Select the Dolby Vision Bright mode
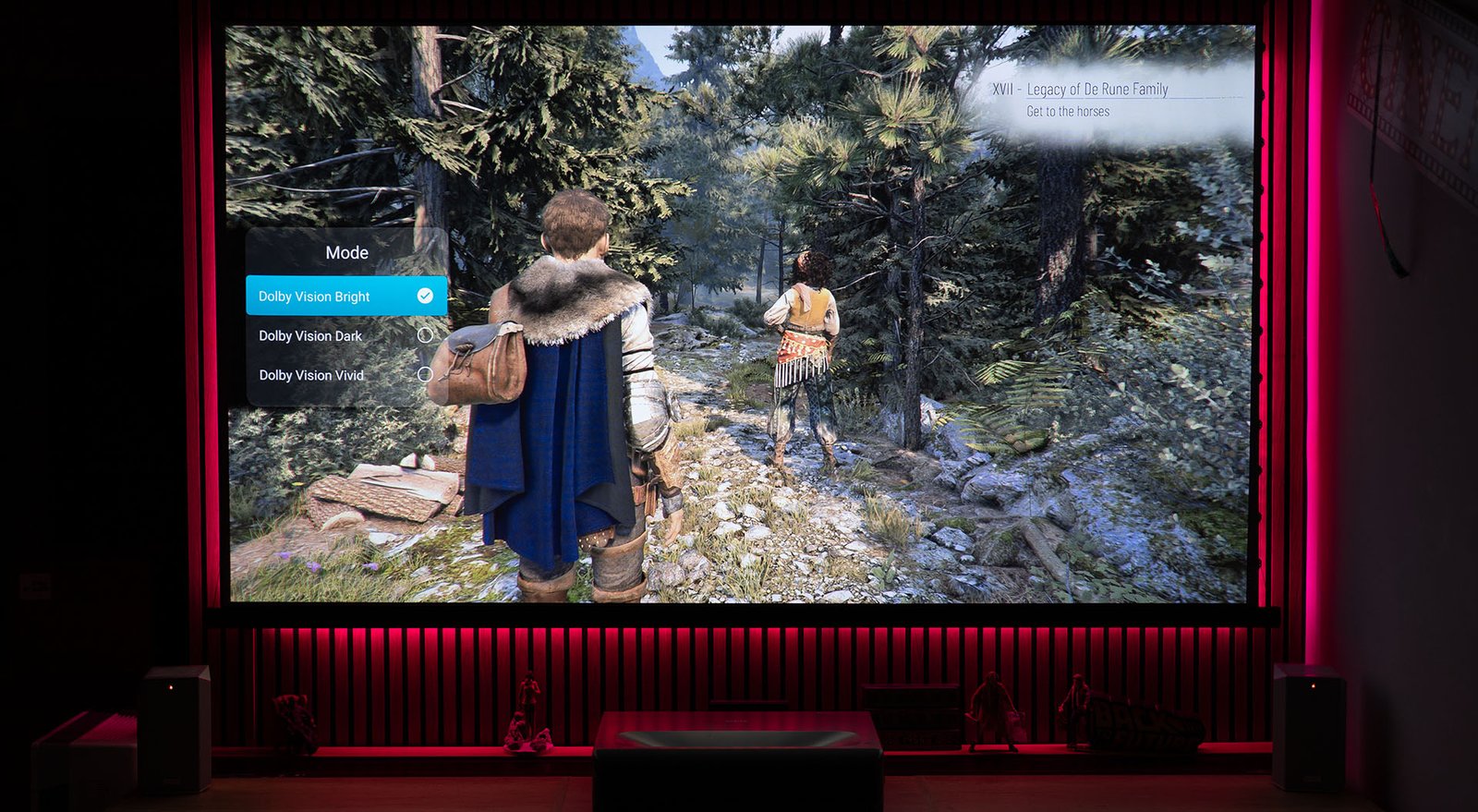 coord(345,297)
